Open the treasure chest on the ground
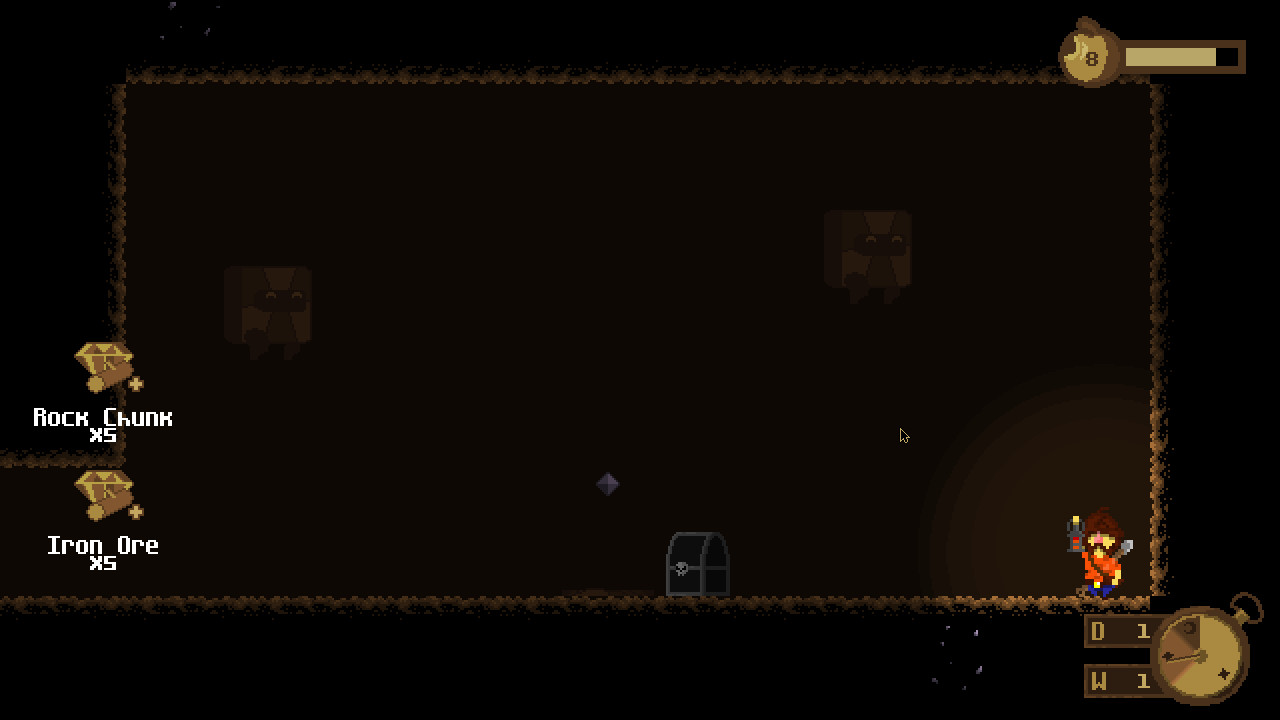 (x=698, y=563)
